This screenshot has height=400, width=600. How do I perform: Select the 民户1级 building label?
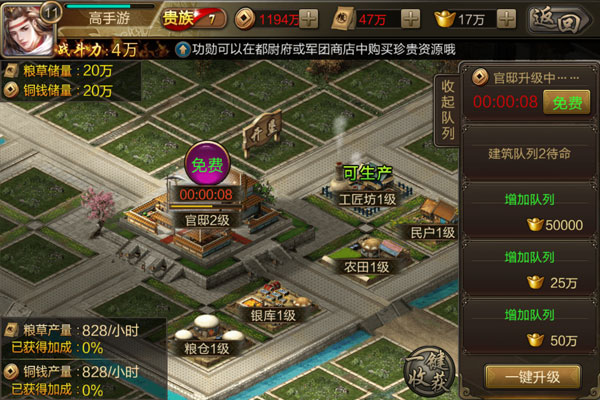433,232
